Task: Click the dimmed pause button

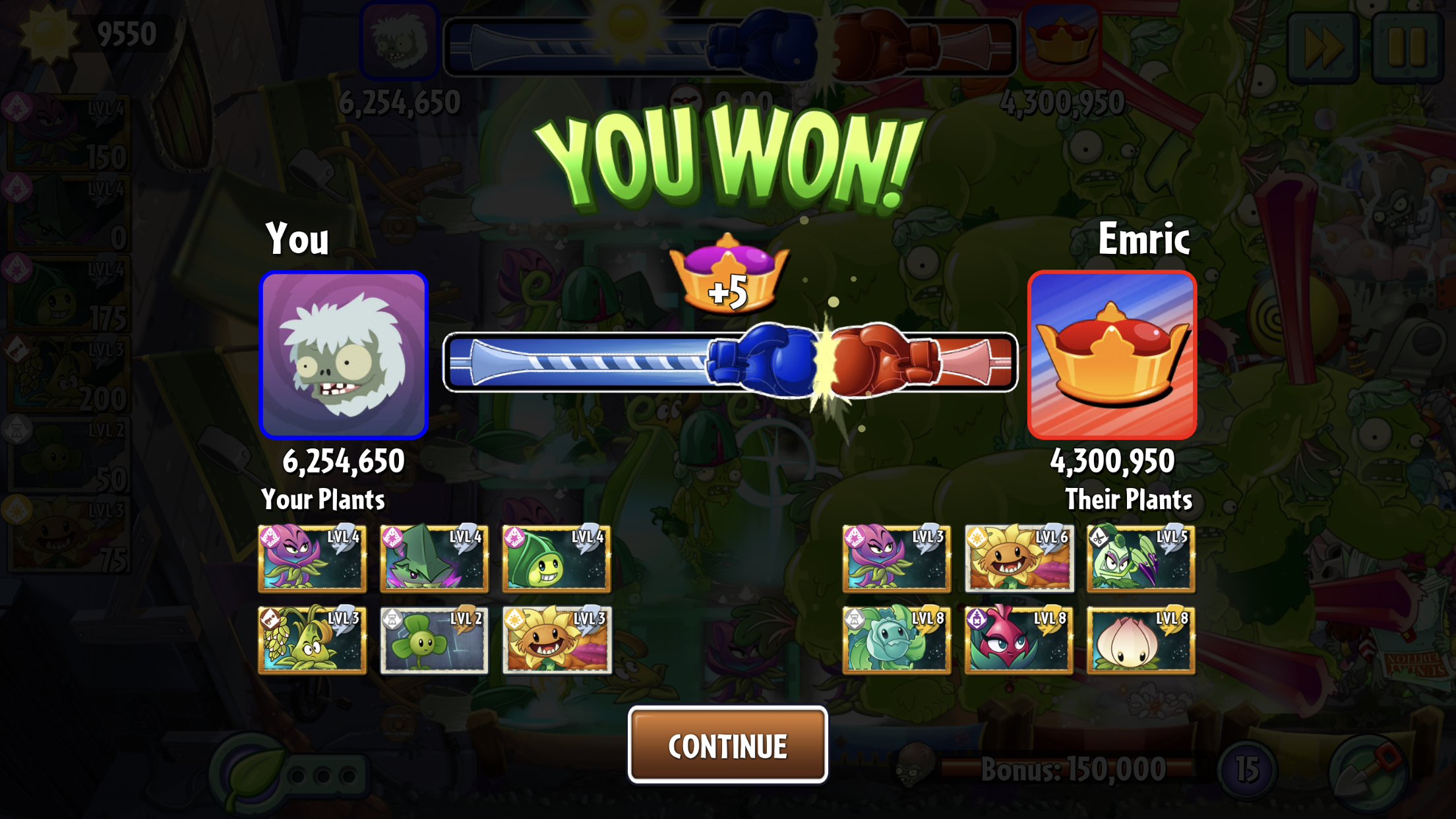Action: (1407, 46)
